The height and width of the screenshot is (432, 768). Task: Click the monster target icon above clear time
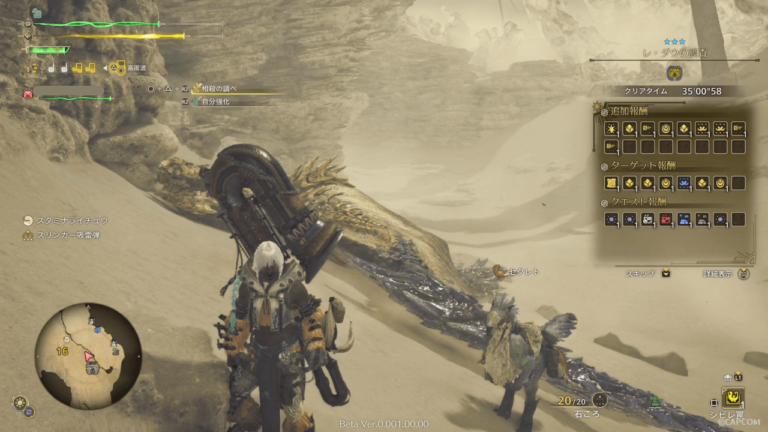(x=674, y=73)
